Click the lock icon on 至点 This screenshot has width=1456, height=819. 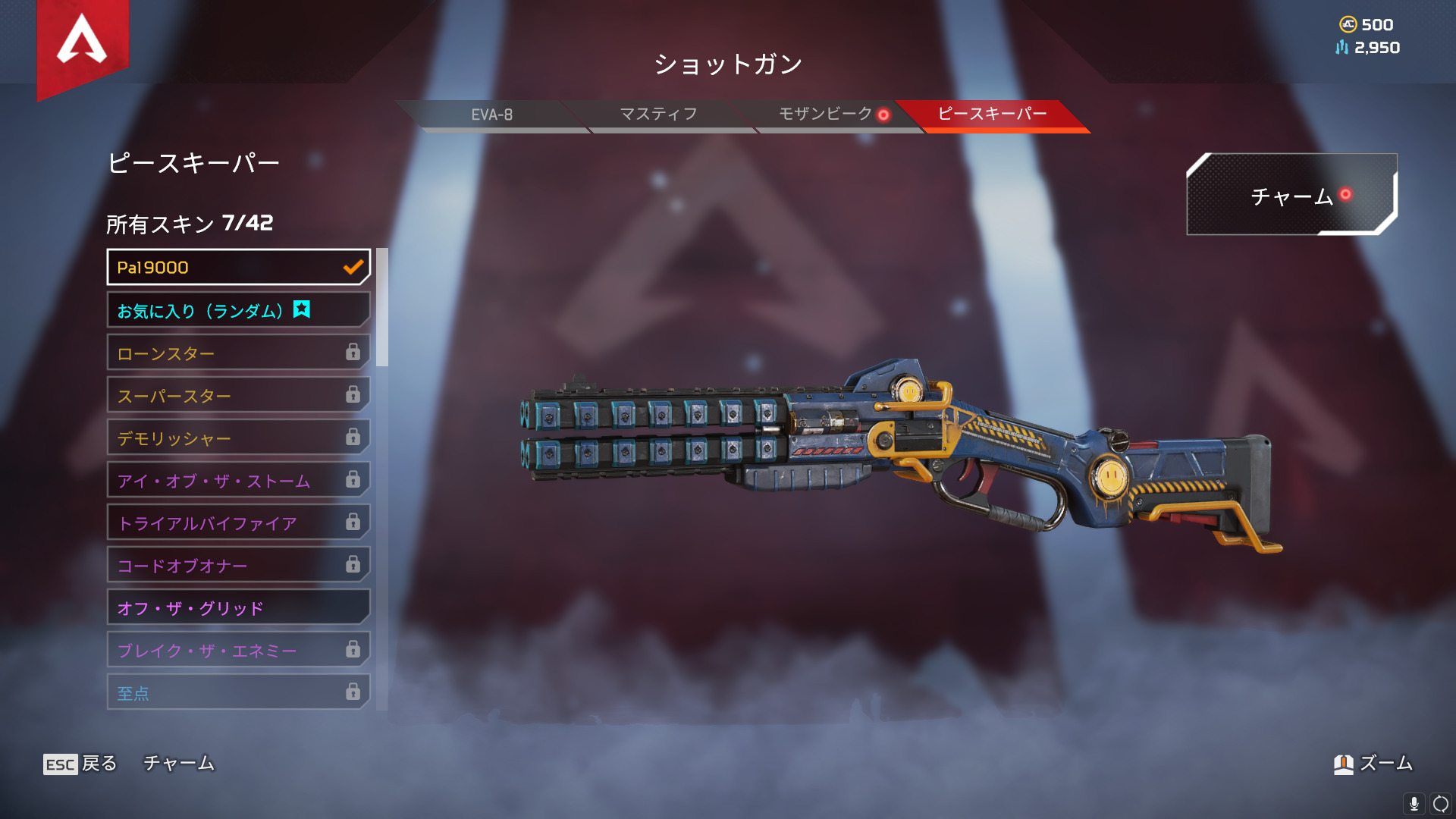pos(353,692)
